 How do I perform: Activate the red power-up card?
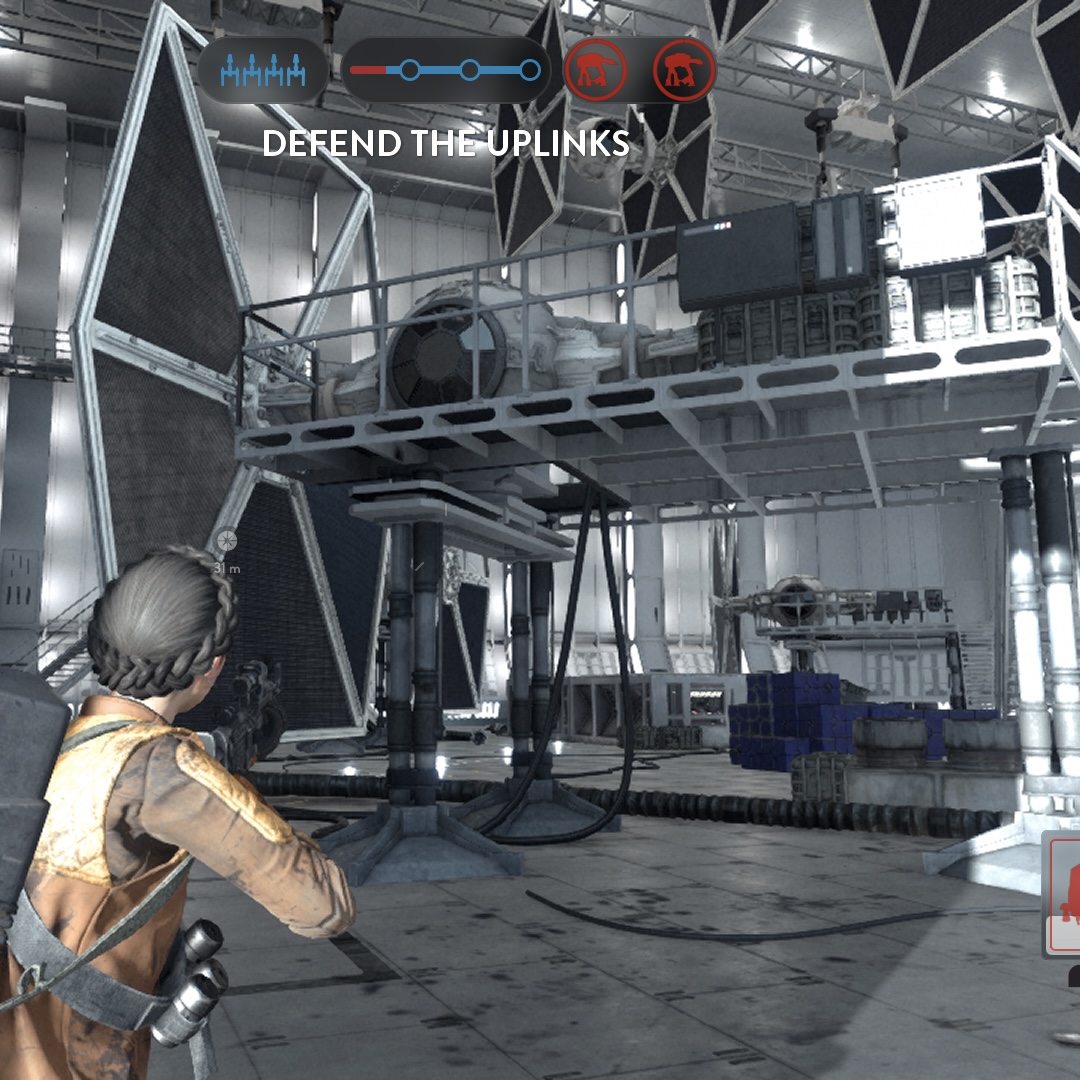click(x=1062, y=893)
